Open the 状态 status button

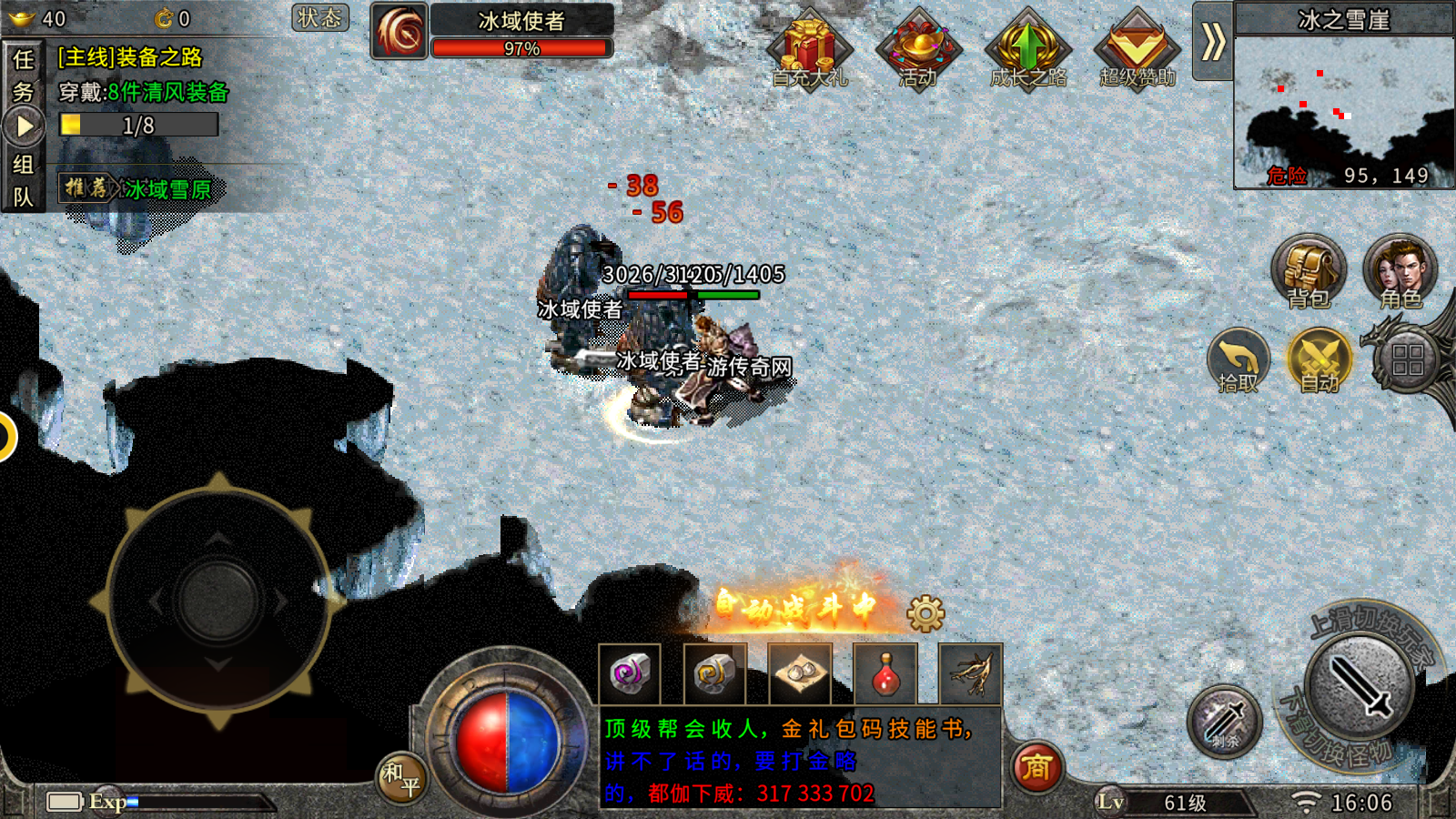tap(319, 17)
